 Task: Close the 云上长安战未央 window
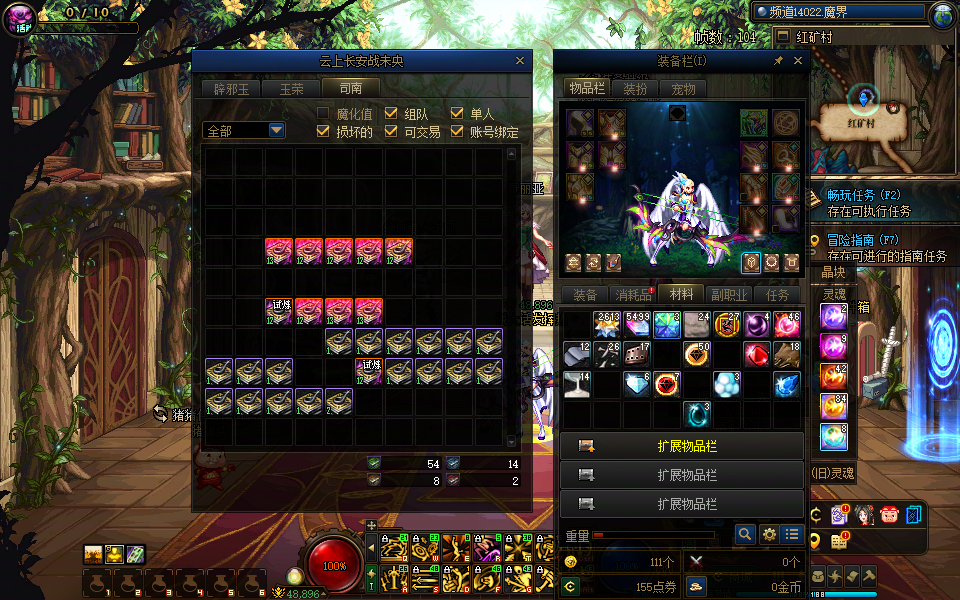tap(520, 61)
